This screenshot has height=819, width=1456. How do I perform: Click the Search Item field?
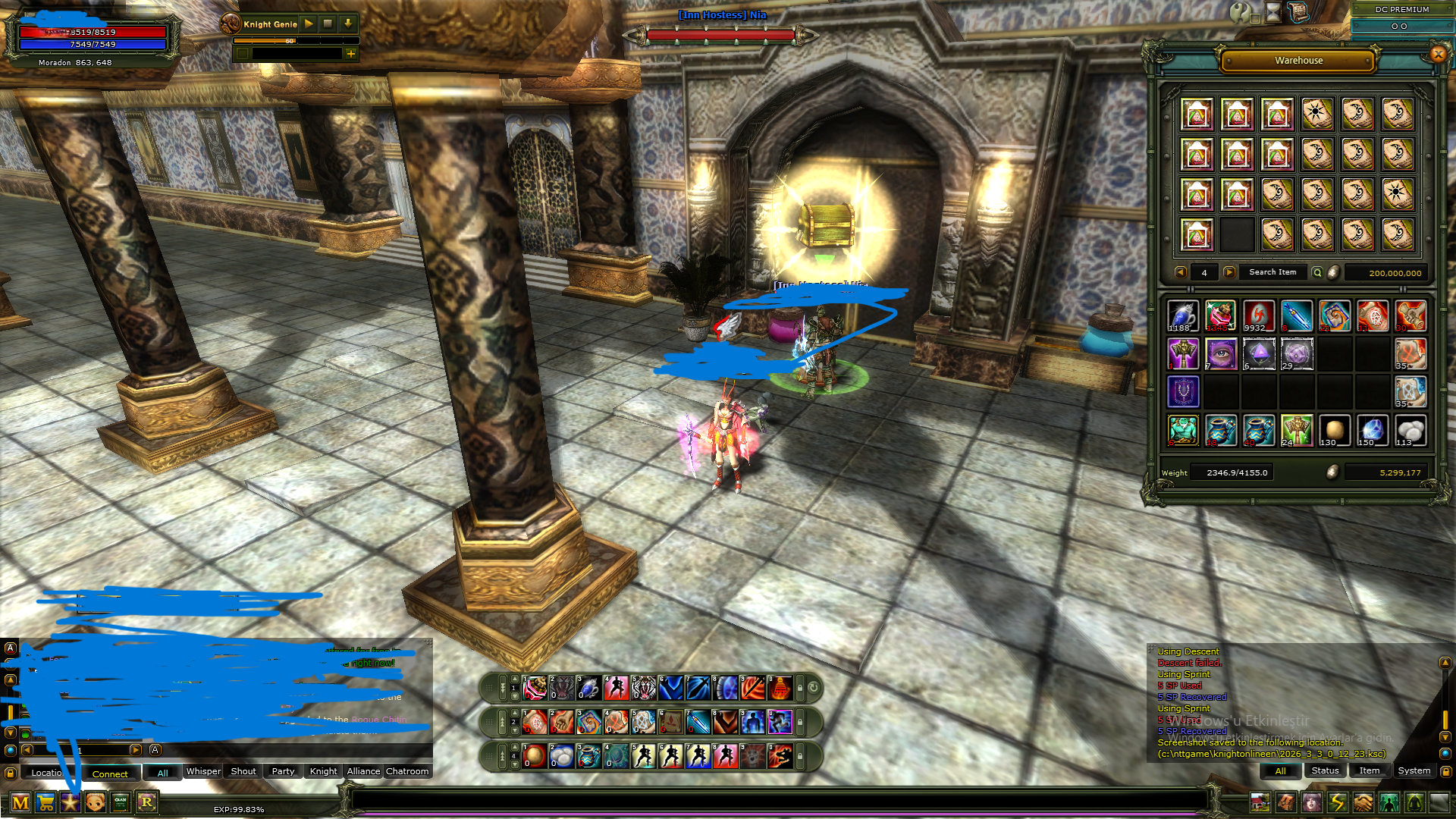[1272, 272]
